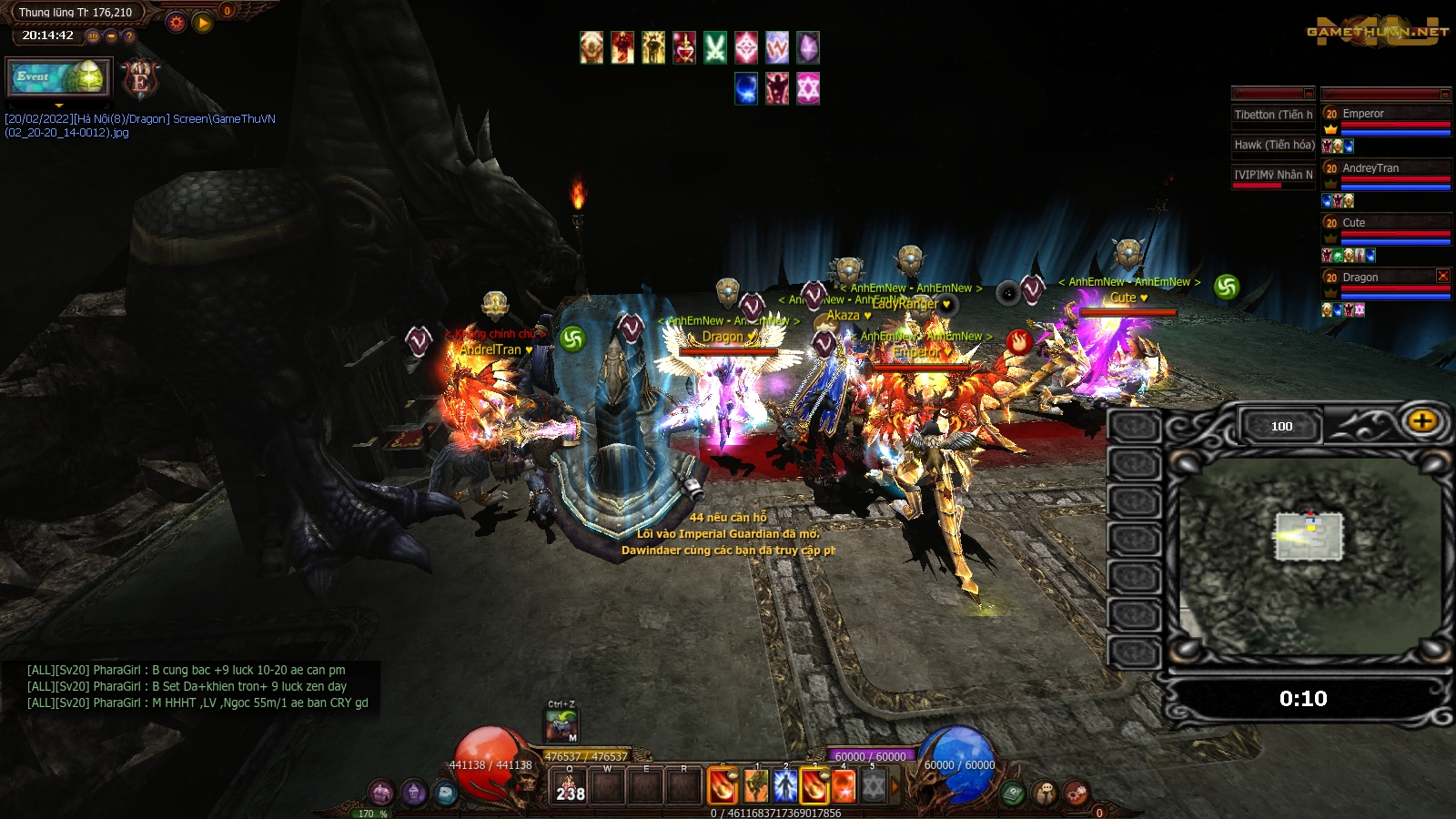Click the mount icon labeled Ctrl+Z
Image resolution: width=1456 pixels, height=819 pixels.
click(561, 726)
